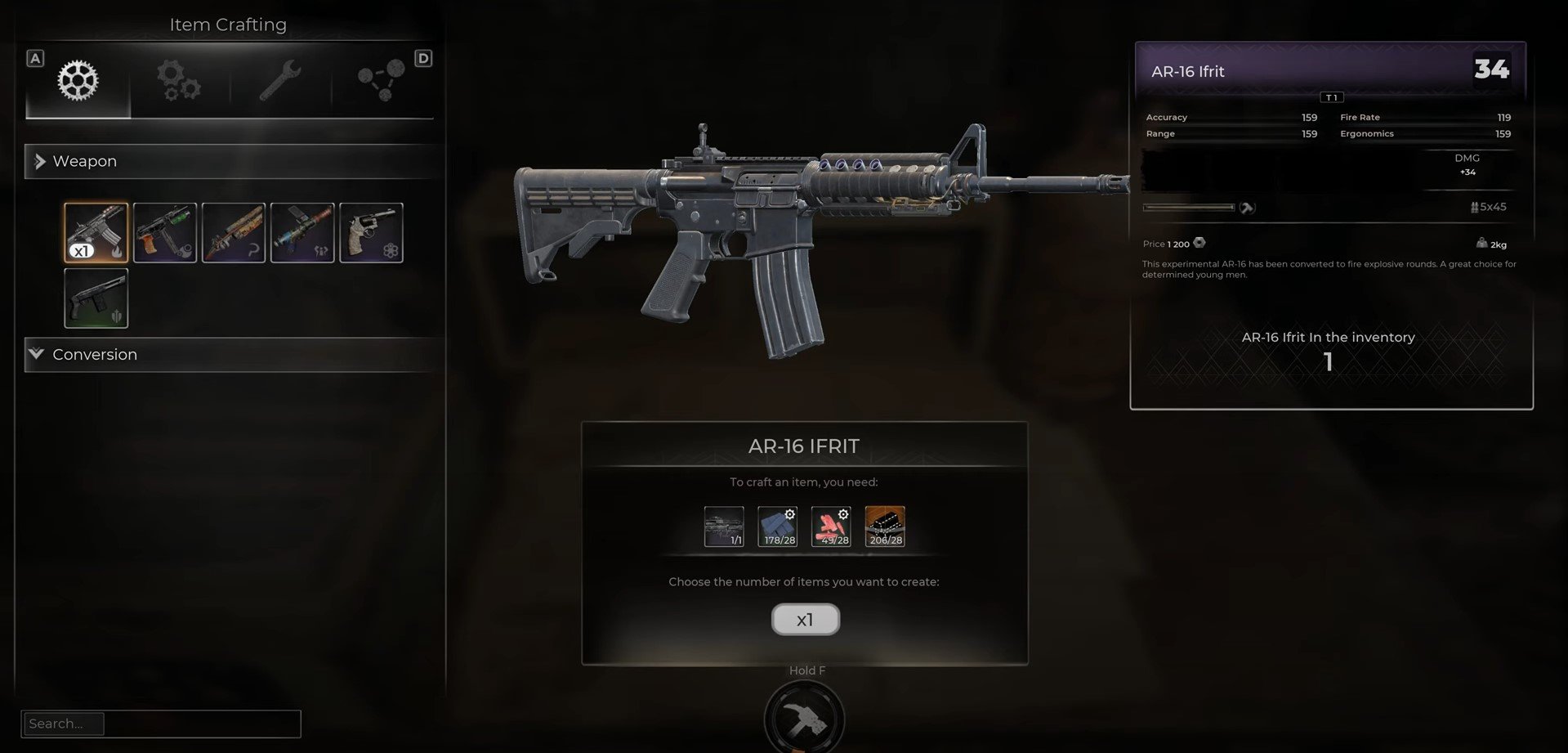1568x753 pixels.
Task: Switch to the connected nodes tab
Action: pos(381,81)
